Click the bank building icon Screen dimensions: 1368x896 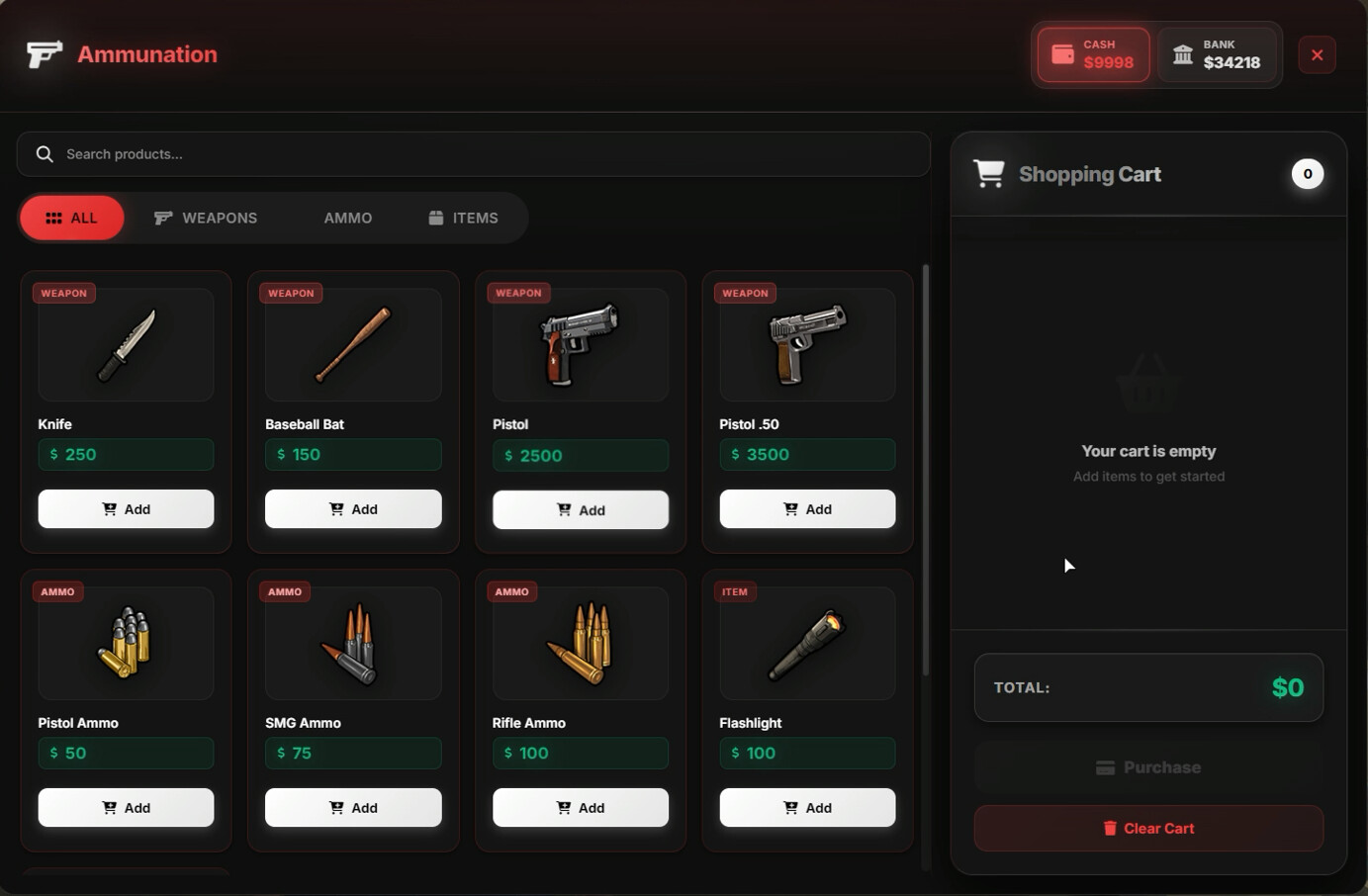pyautogui.click(x=1183, y=54)
